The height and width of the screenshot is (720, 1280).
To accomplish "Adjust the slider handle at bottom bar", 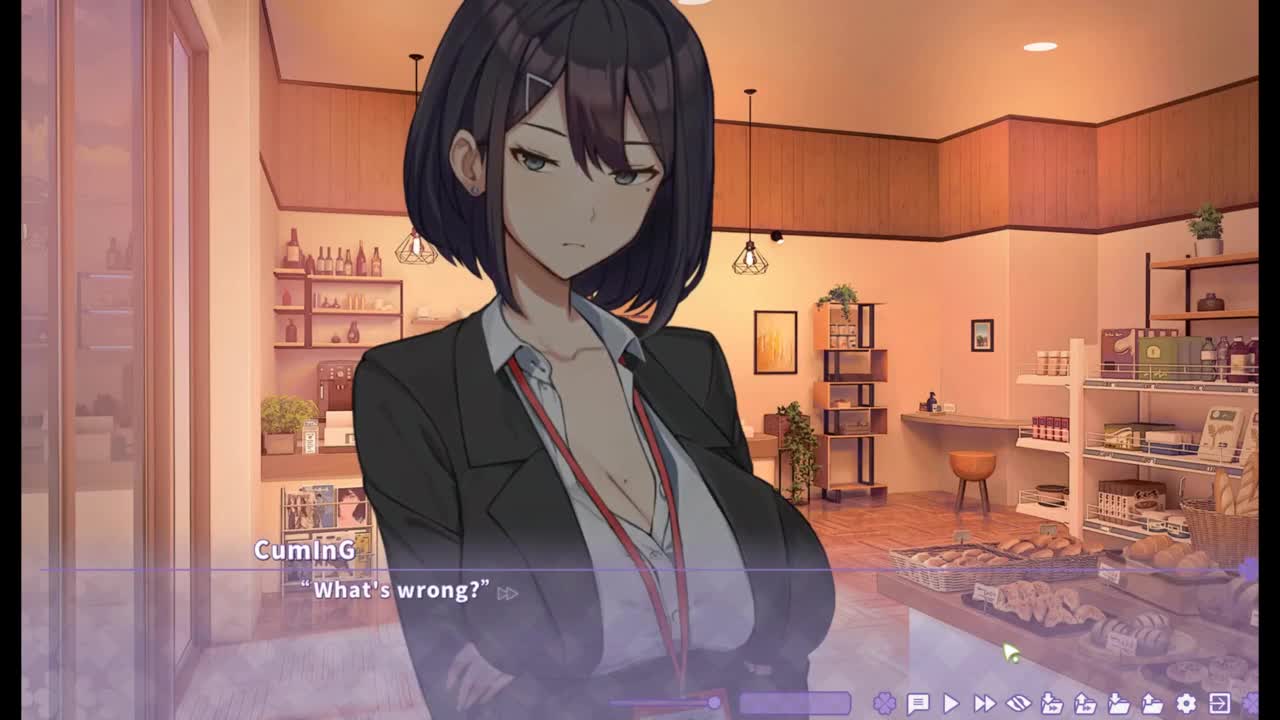I will coord(714,703).
